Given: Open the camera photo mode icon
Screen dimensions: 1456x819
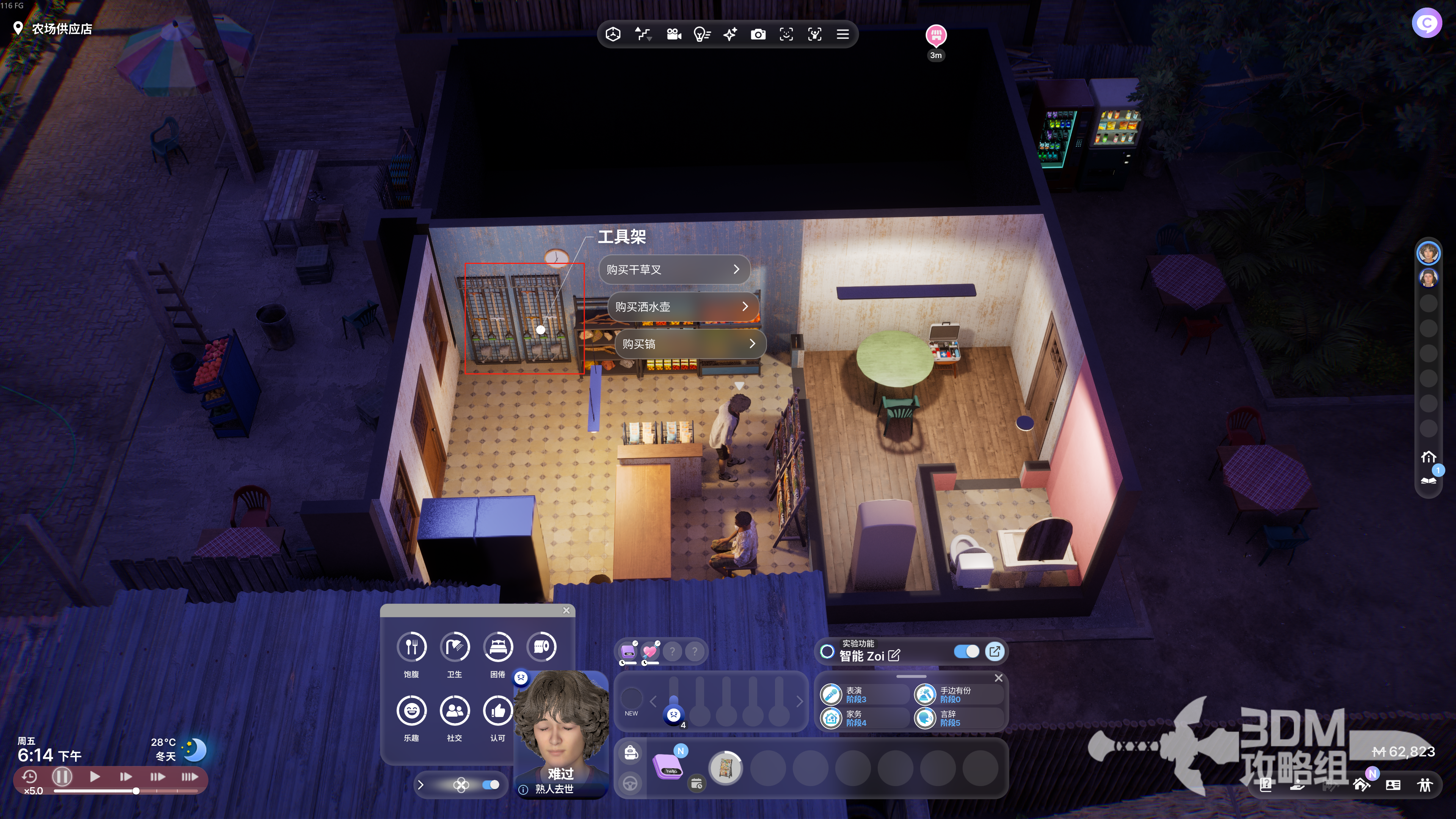Looking at the screenshot, I should click(758, 35).
